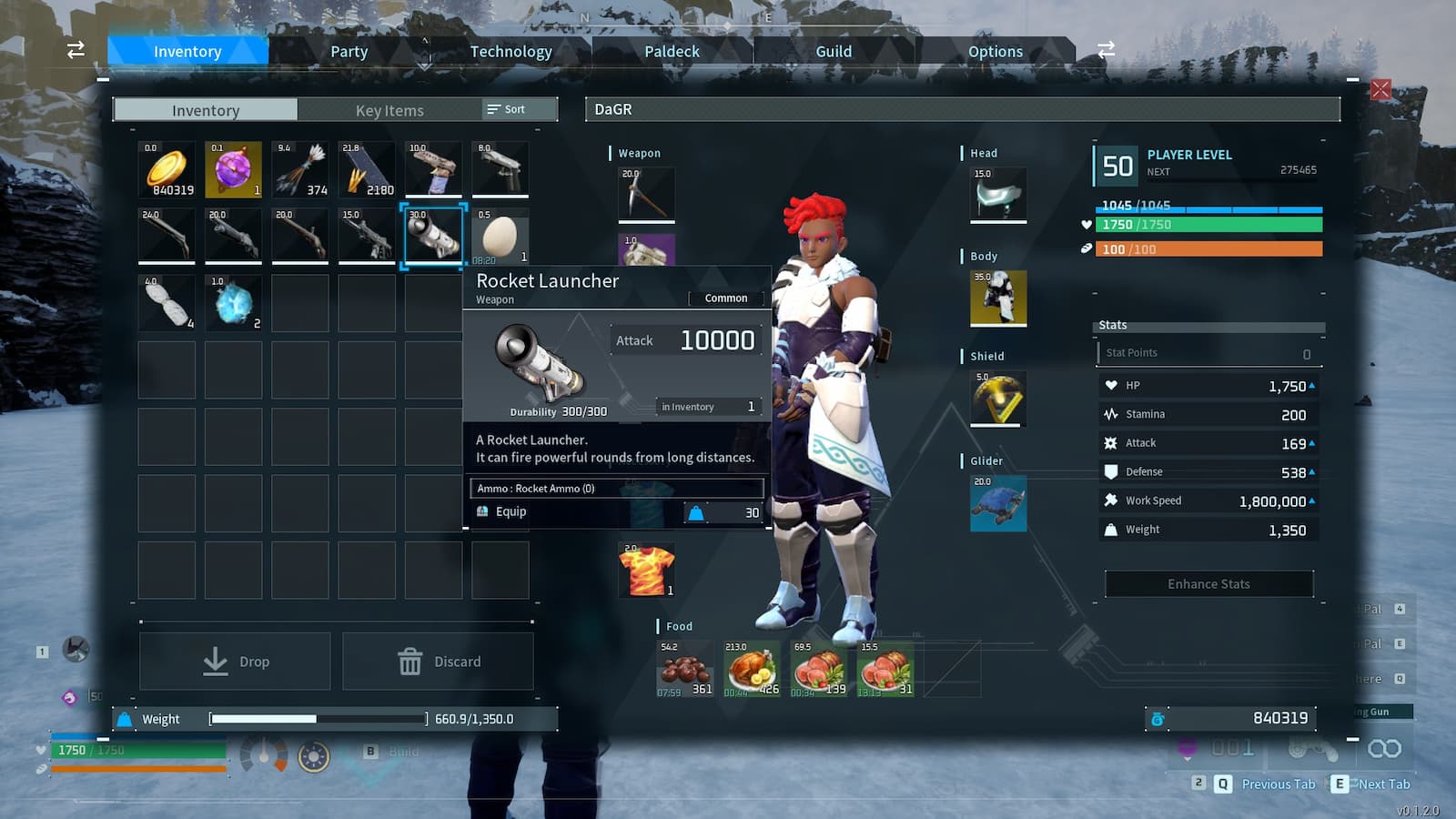
Task: Open the Paldeck tab
Action: (672, 51)
